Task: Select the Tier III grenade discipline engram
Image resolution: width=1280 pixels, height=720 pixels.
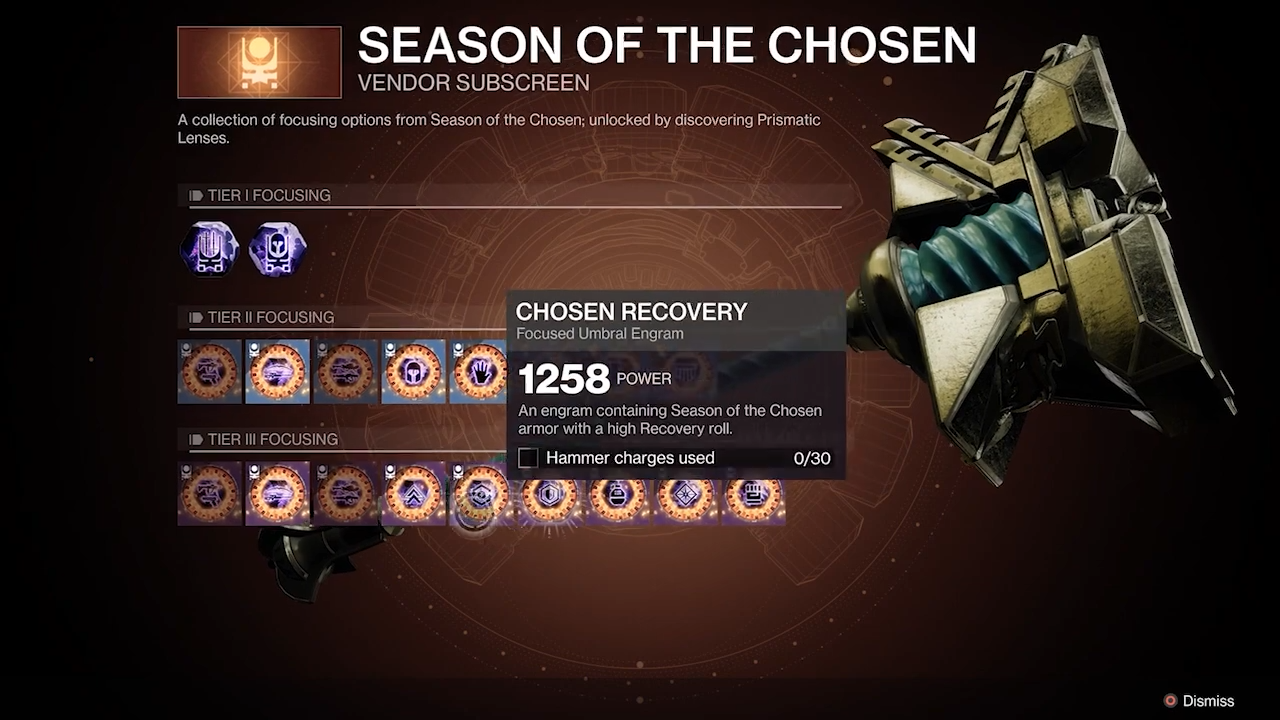Action: click(617, 494)
